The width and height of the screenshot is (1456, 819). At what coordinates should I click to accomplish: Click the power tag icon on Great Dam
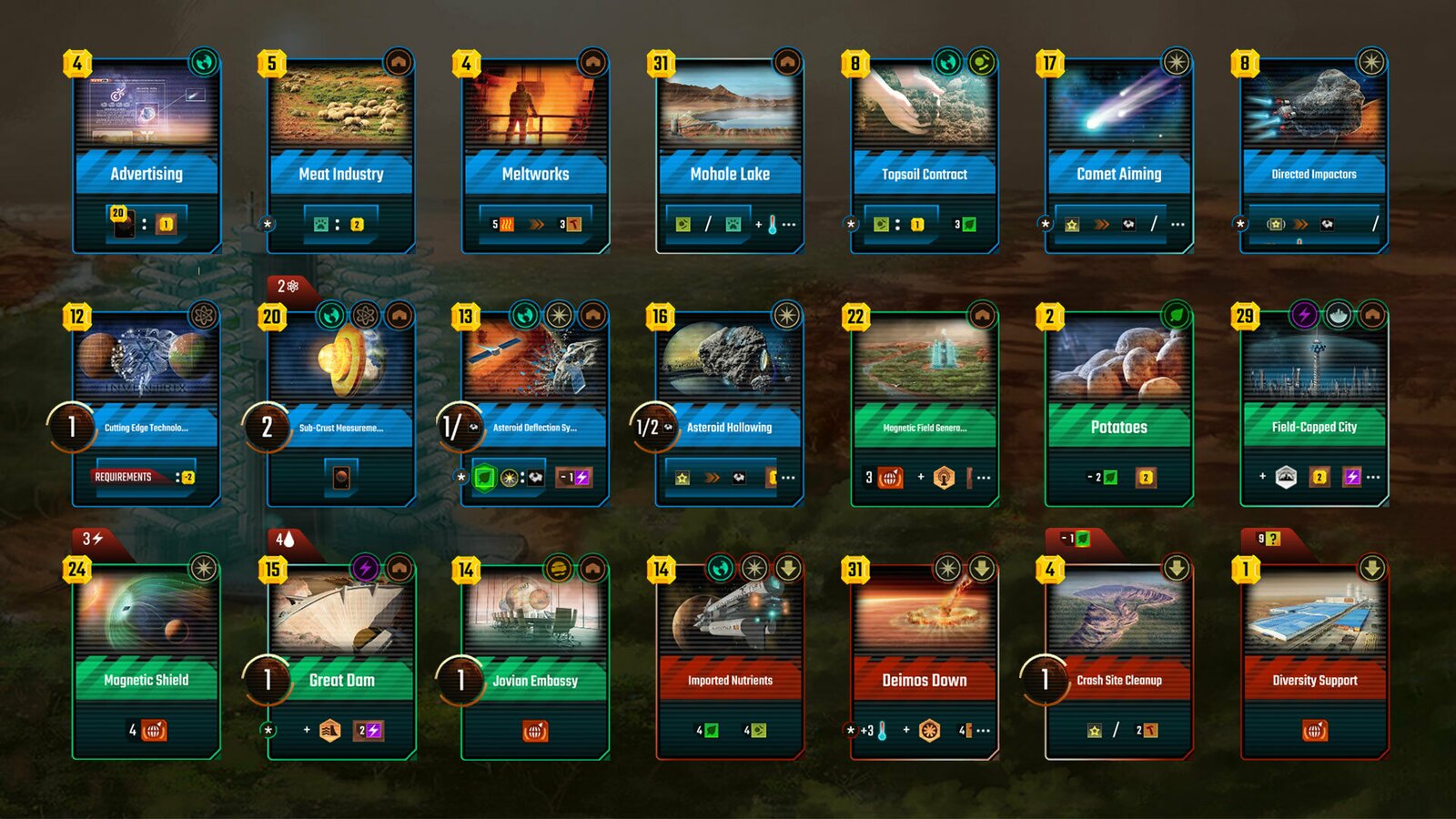(368, 566)
